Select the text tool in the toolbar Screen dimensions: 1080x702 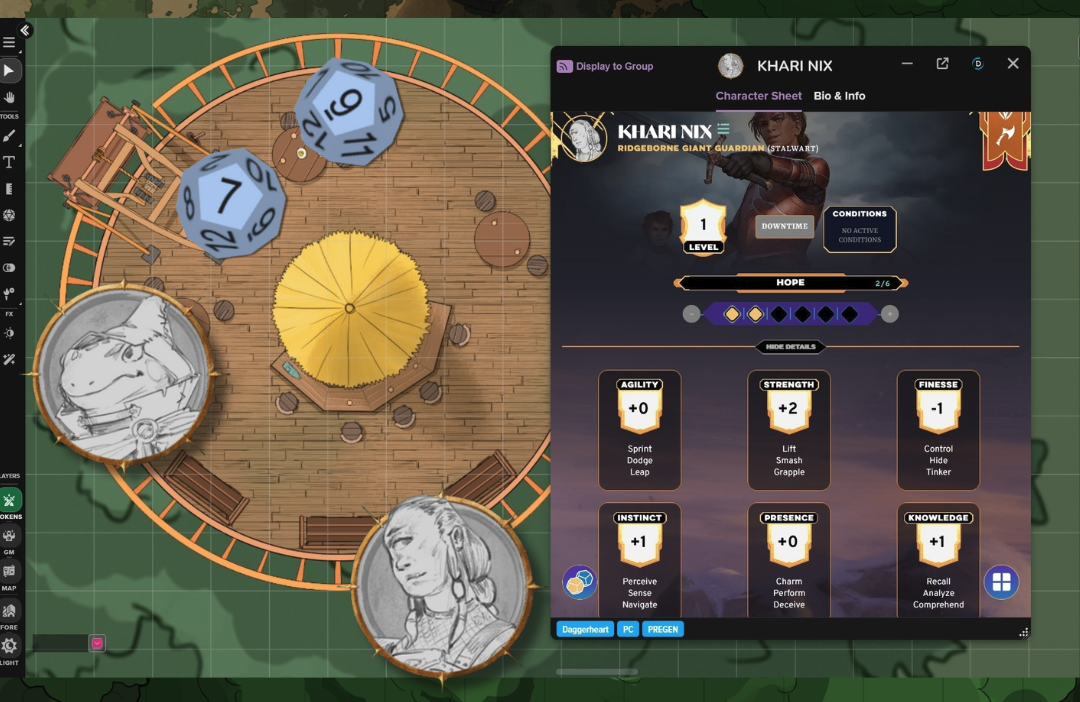[10, 162]
